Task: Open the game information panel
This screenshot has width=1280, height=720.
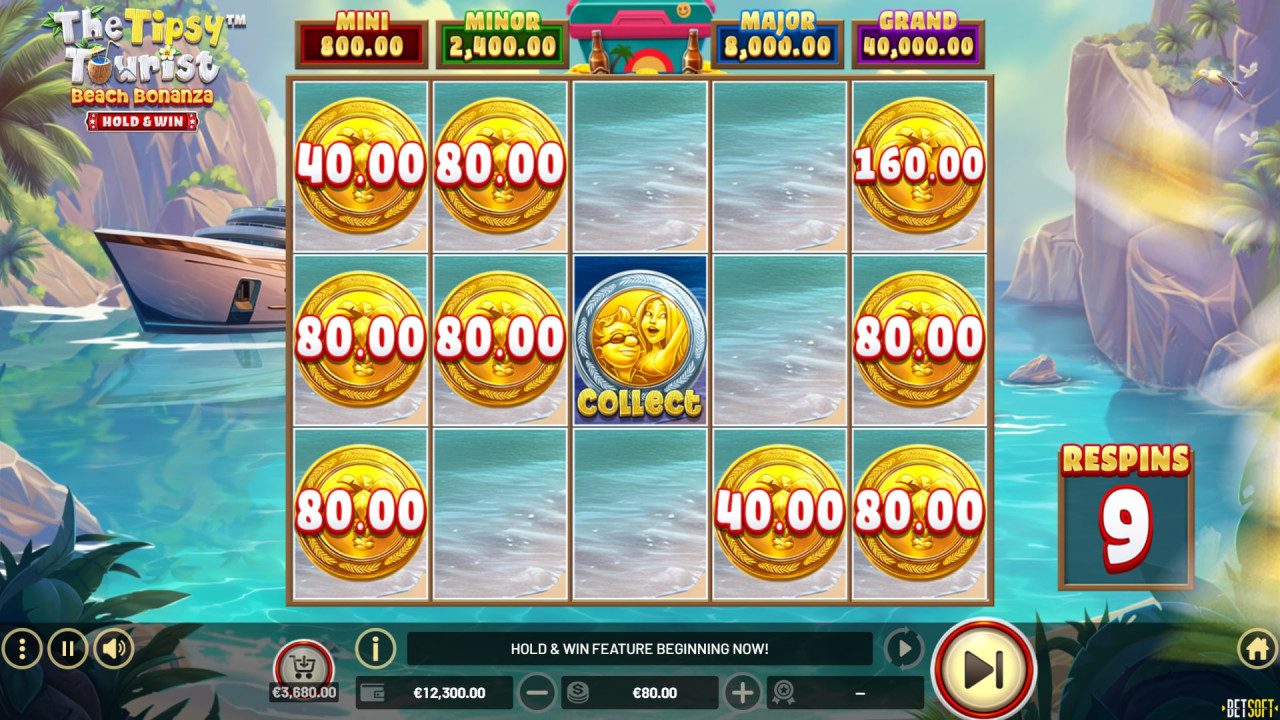Action: click(375, 647)
